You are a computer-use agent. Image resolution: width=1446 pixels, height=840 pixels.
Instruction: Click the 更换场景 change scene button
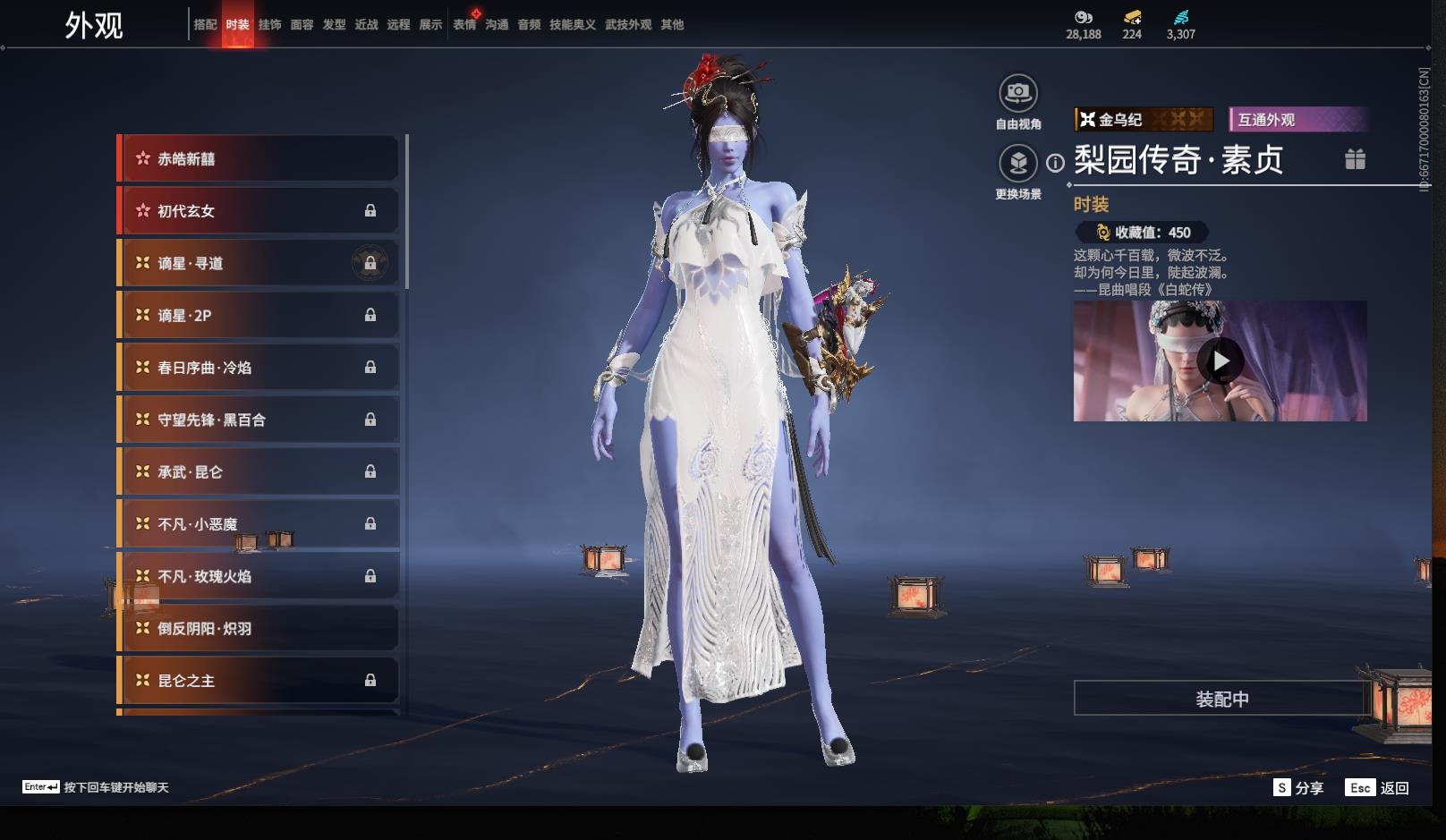point(1017,164)
